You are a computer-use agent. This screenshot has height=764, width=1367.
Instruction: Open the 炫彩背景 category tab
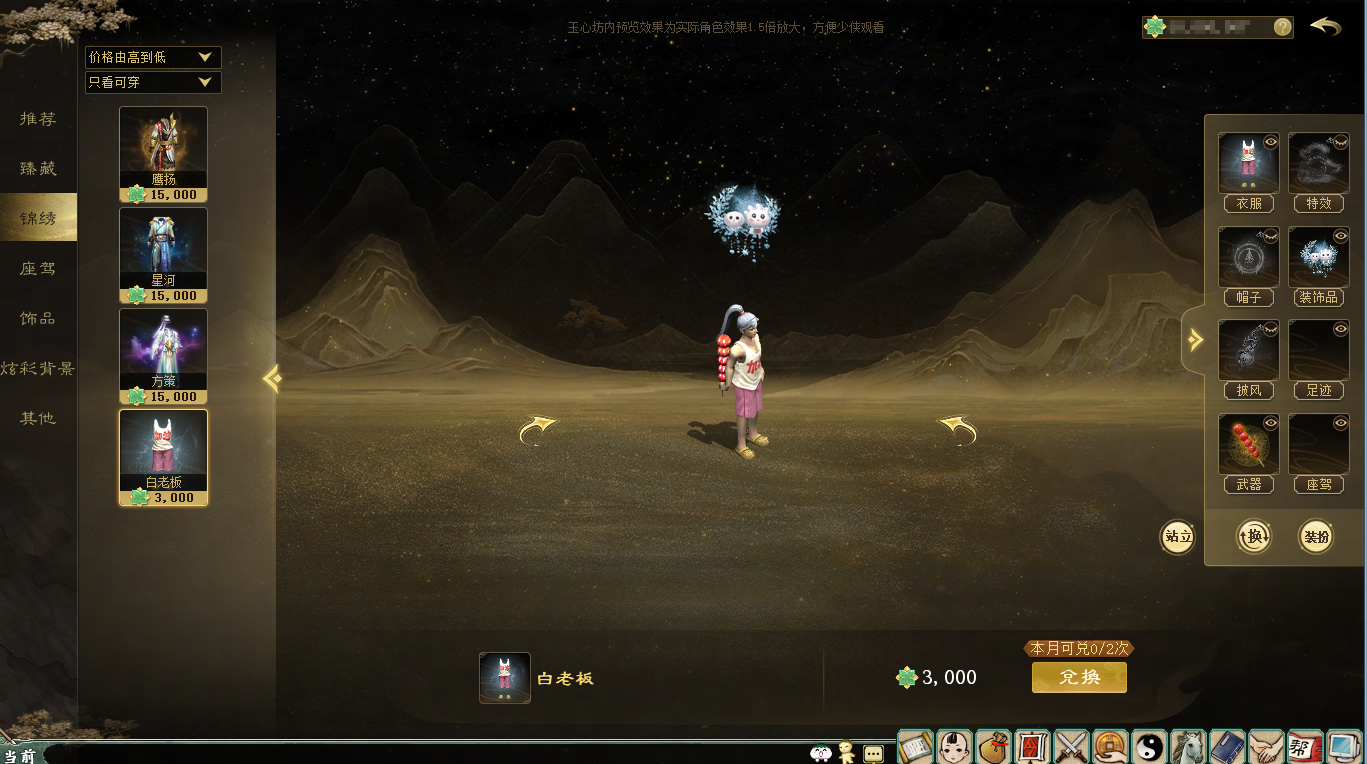[x=38, y=368]
